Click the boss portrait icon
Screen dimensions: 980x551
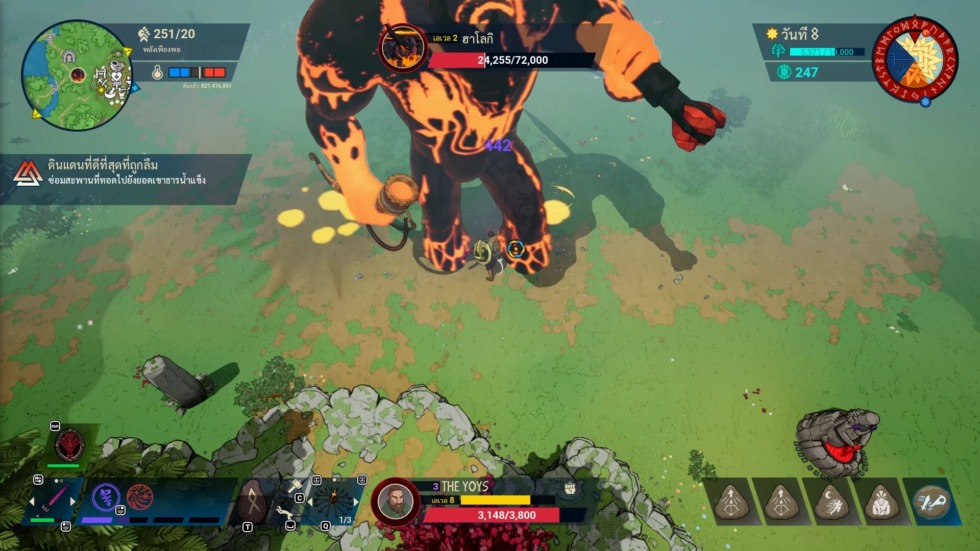click(403, 49)
